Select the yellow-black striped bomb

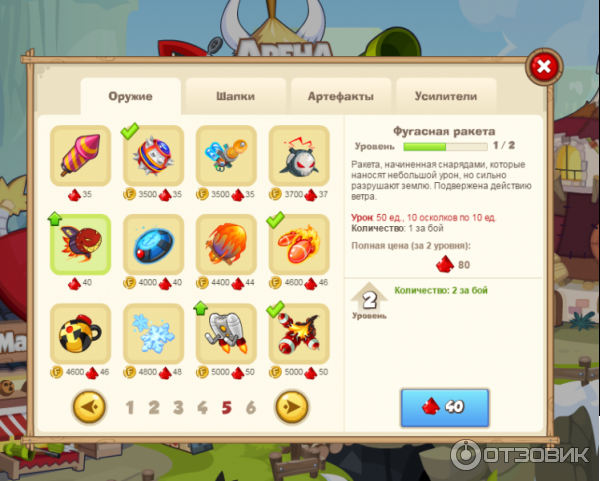click(x=80, y=333)
